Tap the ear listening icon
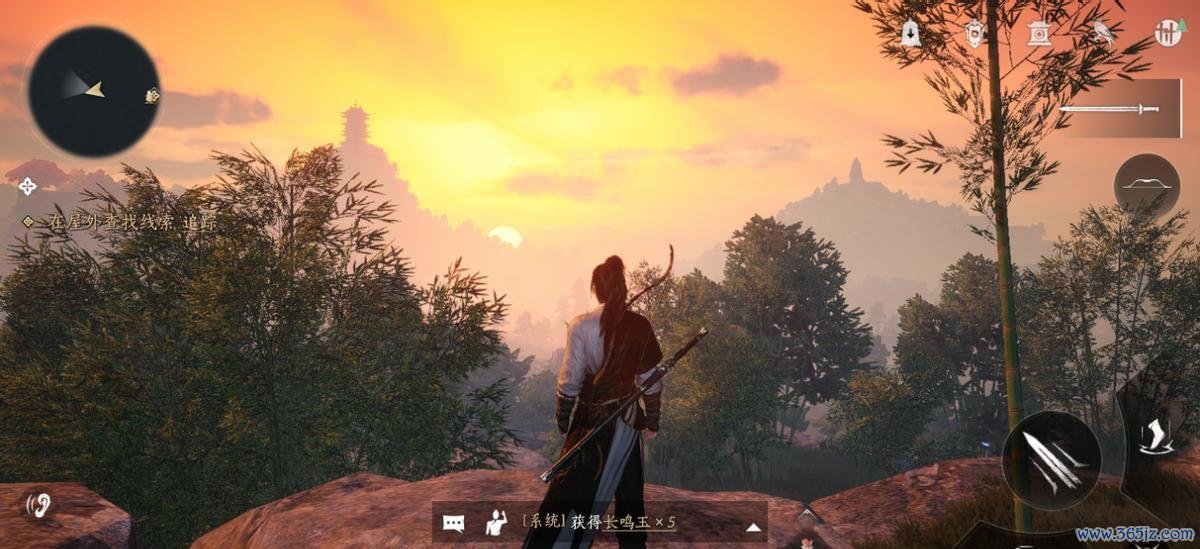The image size is (1200, 549). 39,503
